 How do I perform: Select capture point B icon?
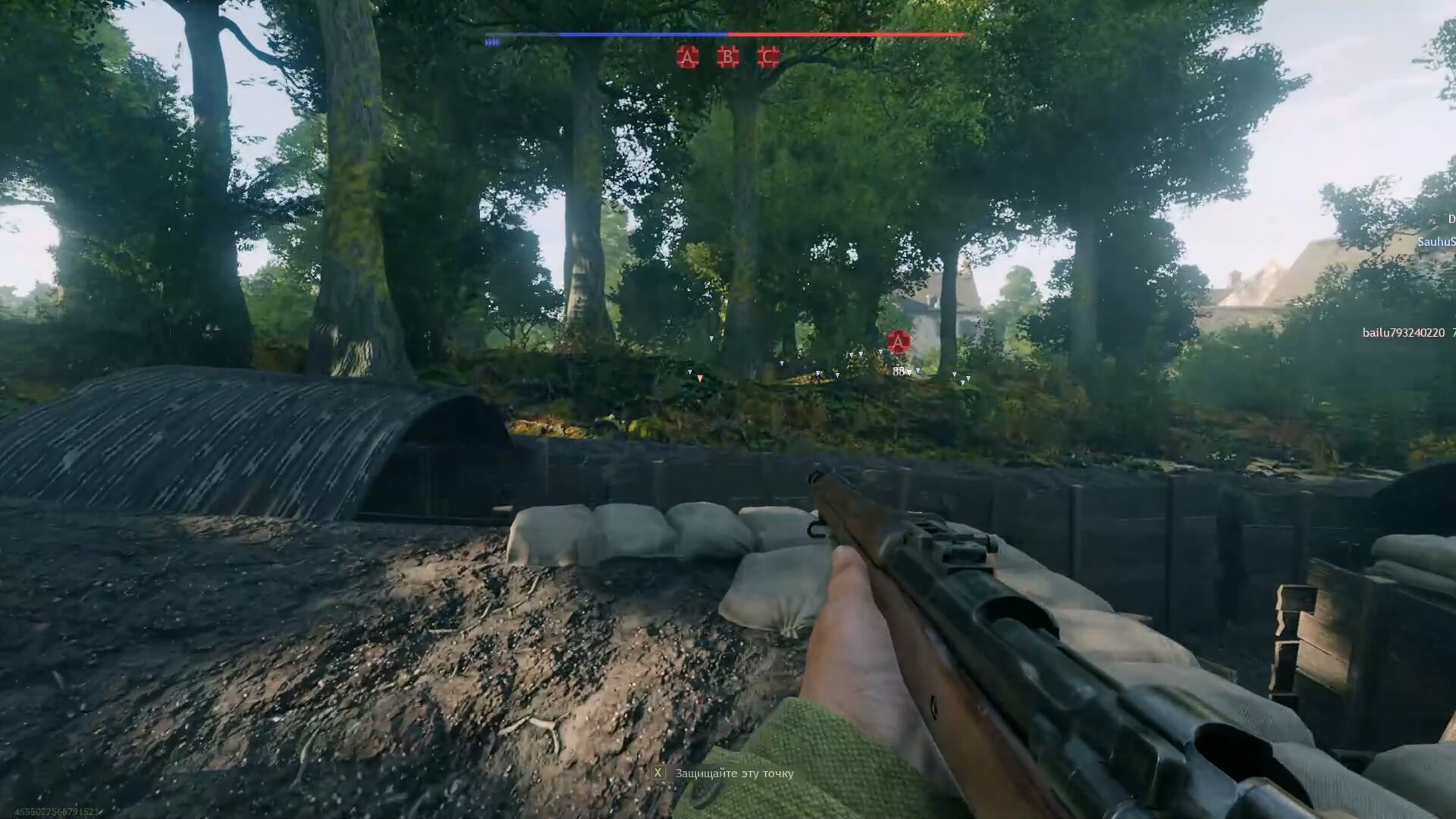[x=728, y=57]
